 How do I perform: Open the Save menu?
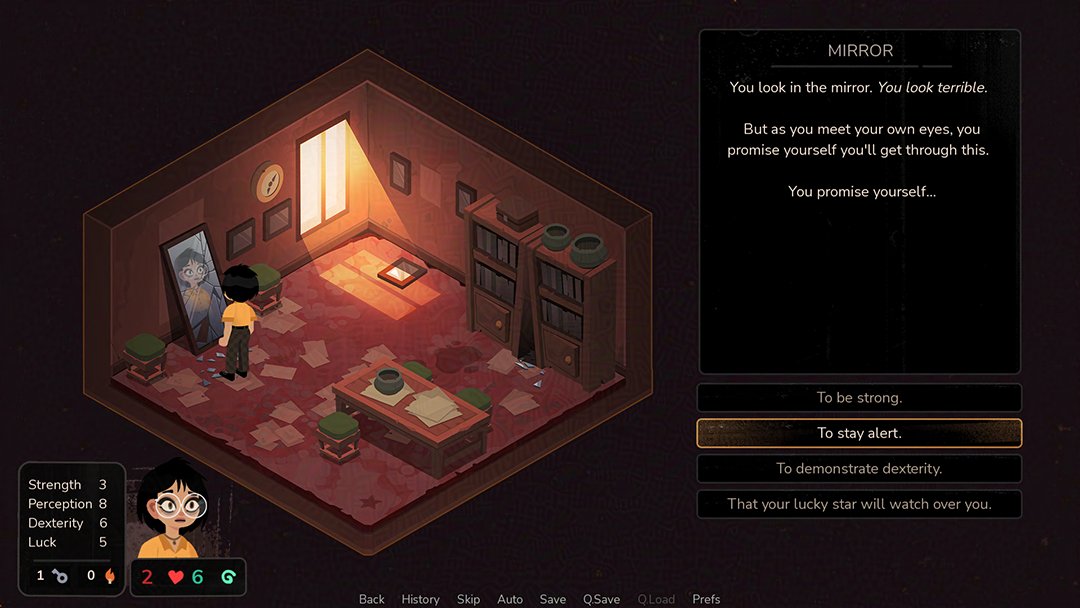click(x=553, y=599)
